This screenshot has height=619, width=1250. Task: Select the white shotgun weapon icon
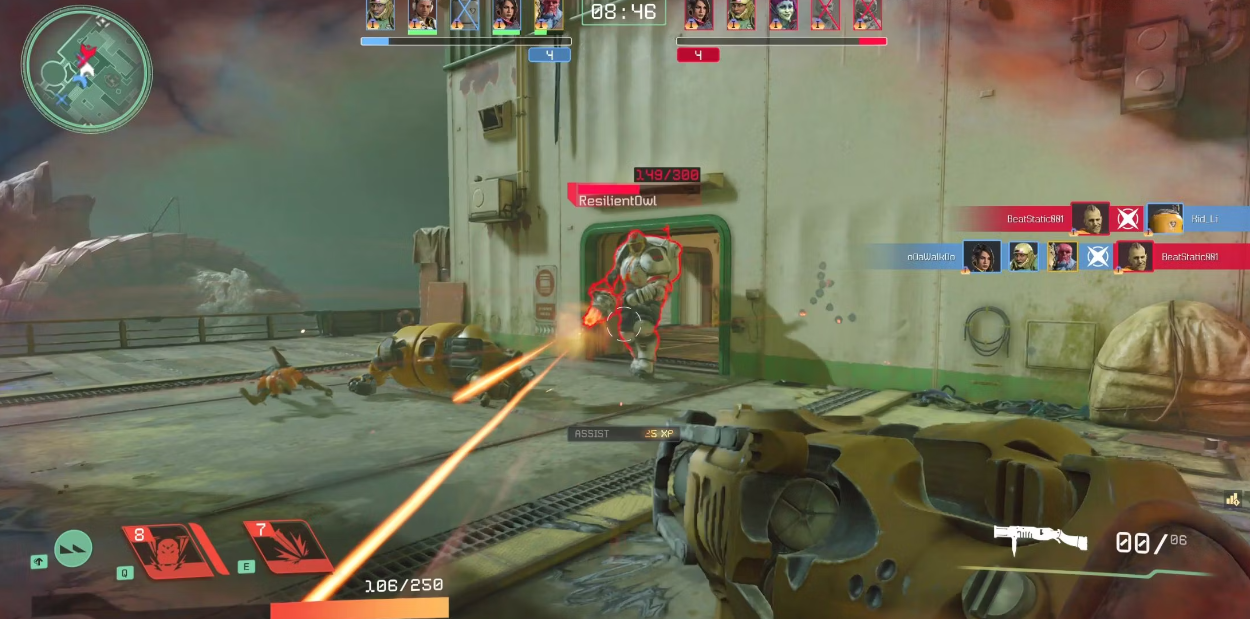pyautogui.click(x=1040, y=538)
